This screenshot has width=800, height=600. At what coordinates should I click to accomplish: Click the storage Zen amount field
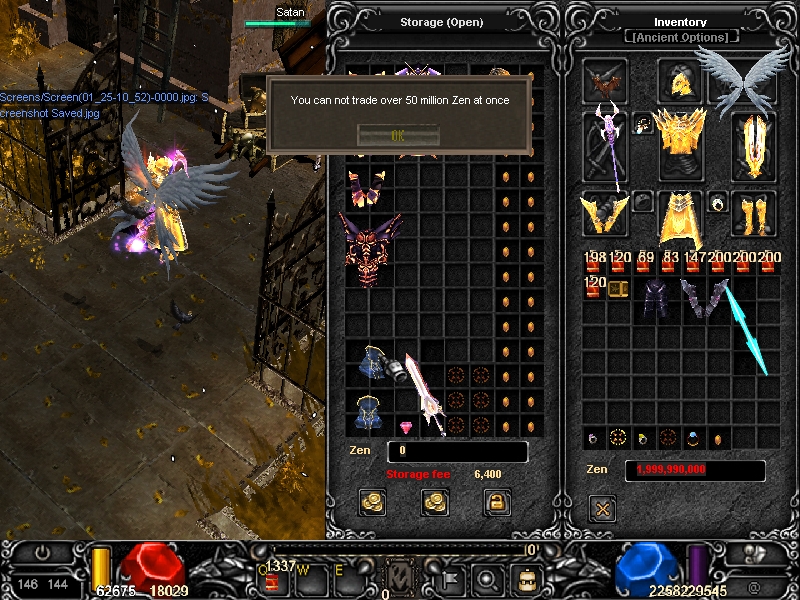[457, 452]
